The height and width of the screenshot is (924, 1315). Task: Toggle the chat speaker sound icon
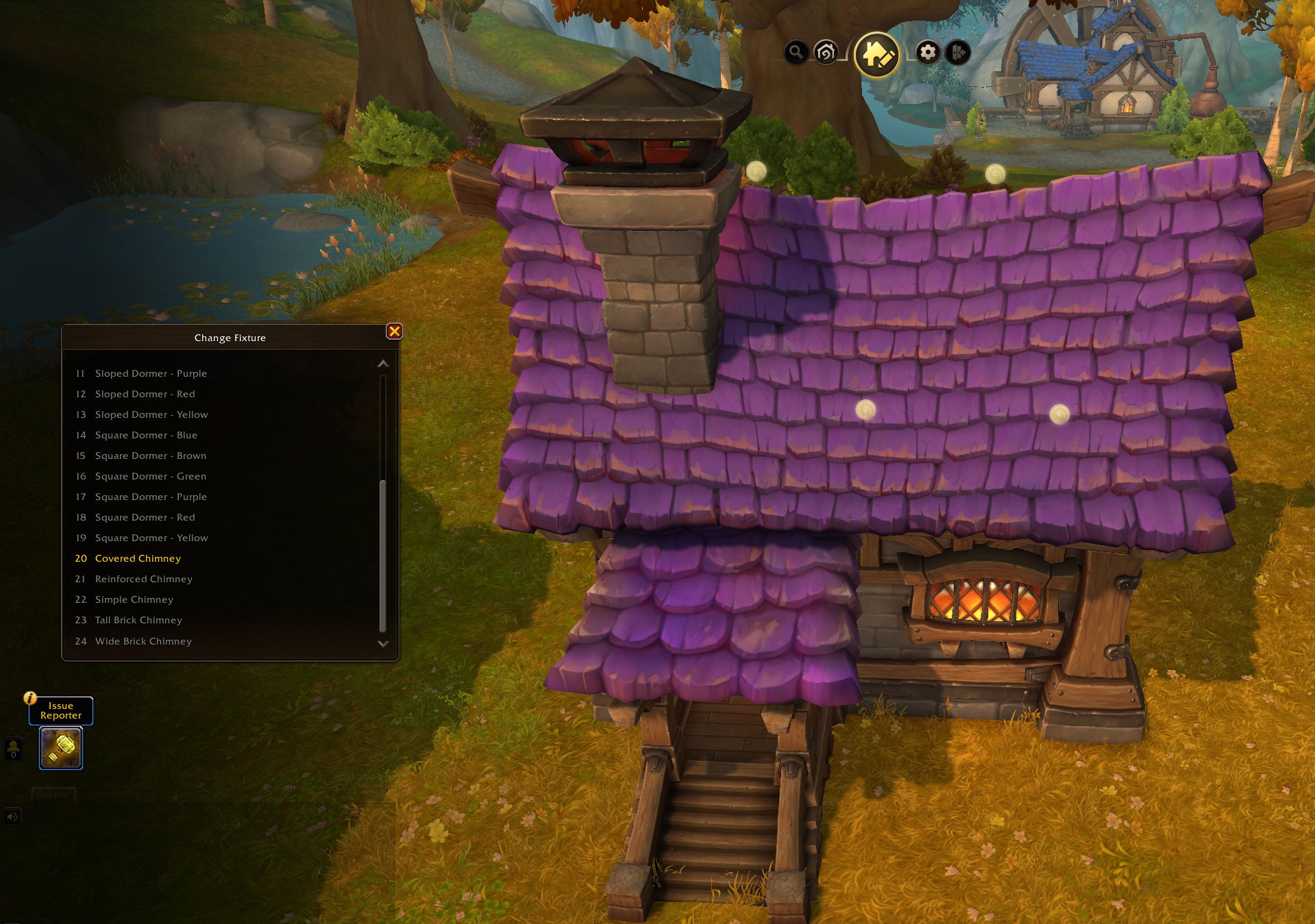[x=12, y=816]
